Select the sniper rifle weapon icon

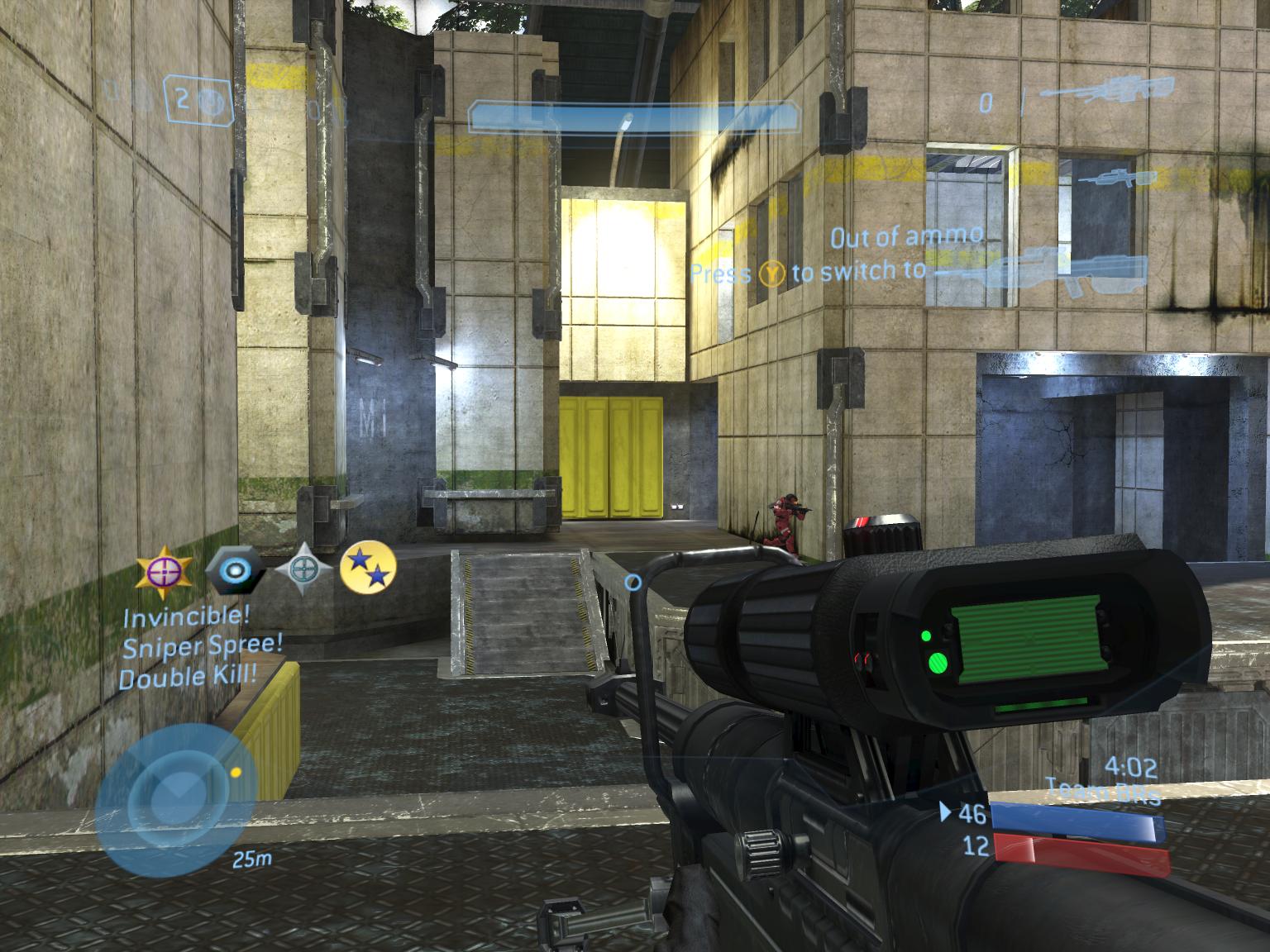(x=1106, y=91)
